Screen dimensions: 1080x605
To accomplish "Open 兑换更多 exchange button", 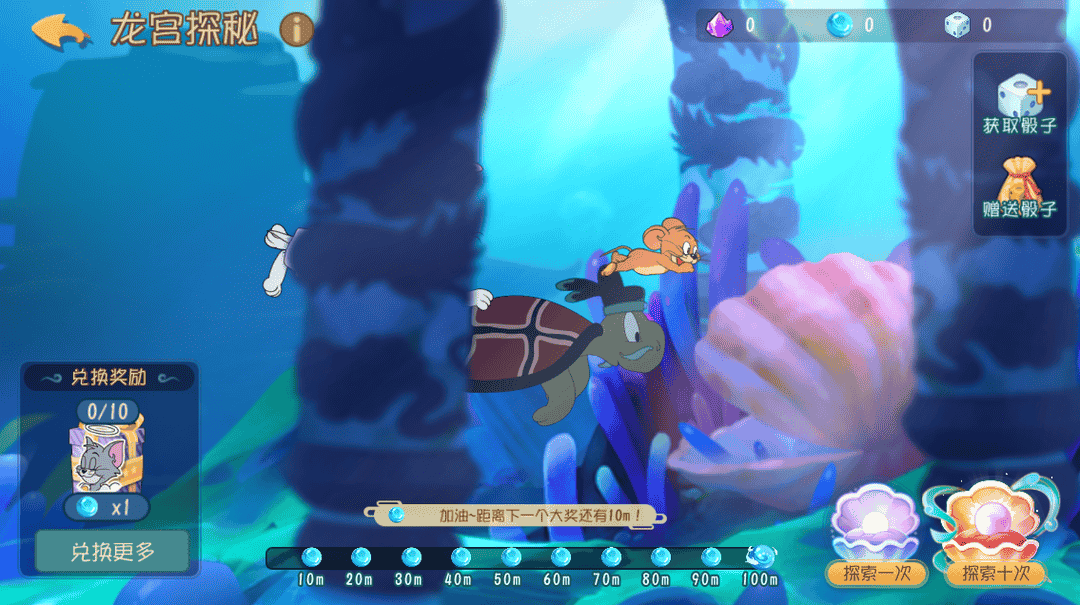I will [111, 551].
